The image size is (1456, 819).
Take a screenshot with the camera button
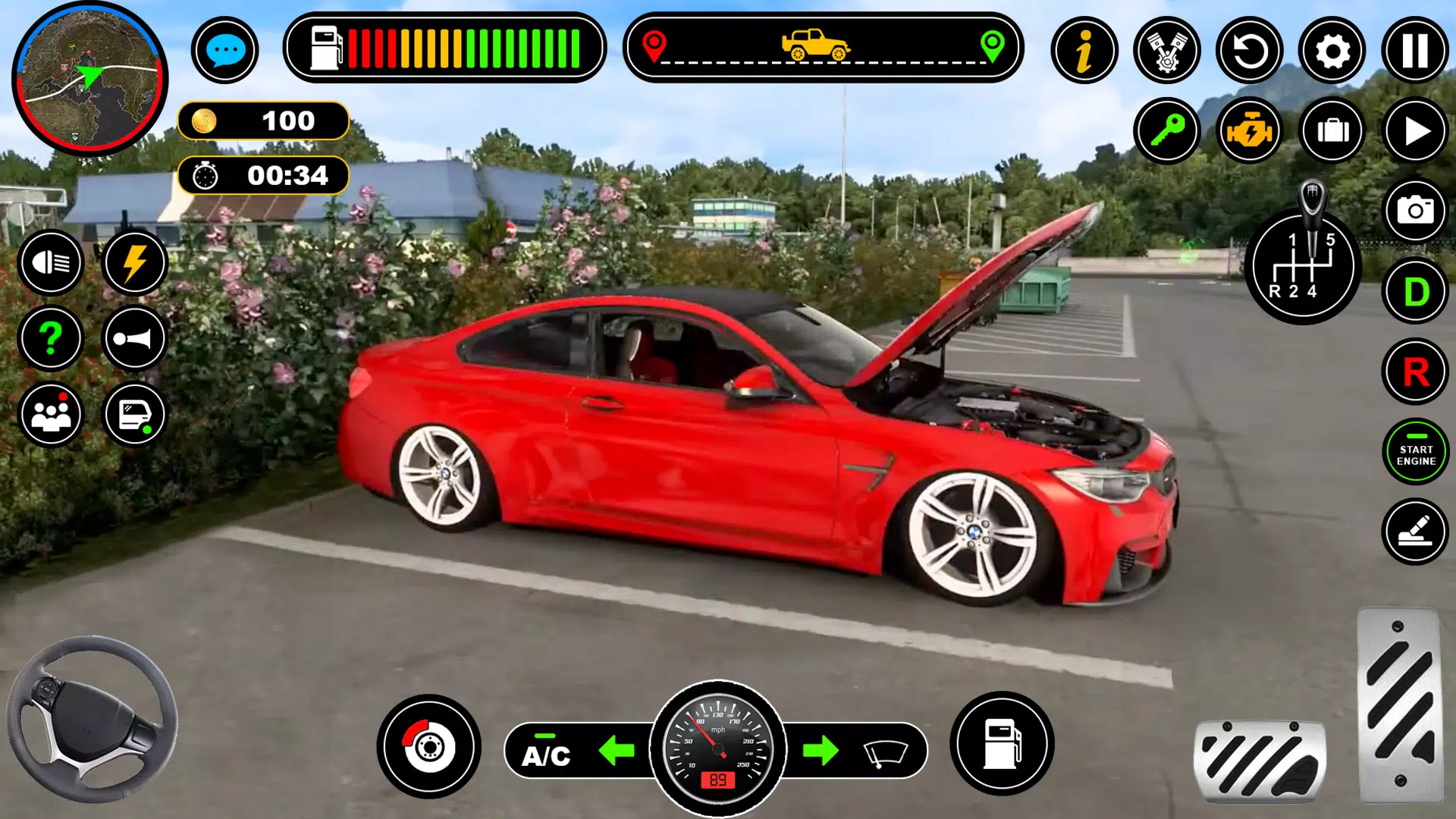tap(1415, 210)
